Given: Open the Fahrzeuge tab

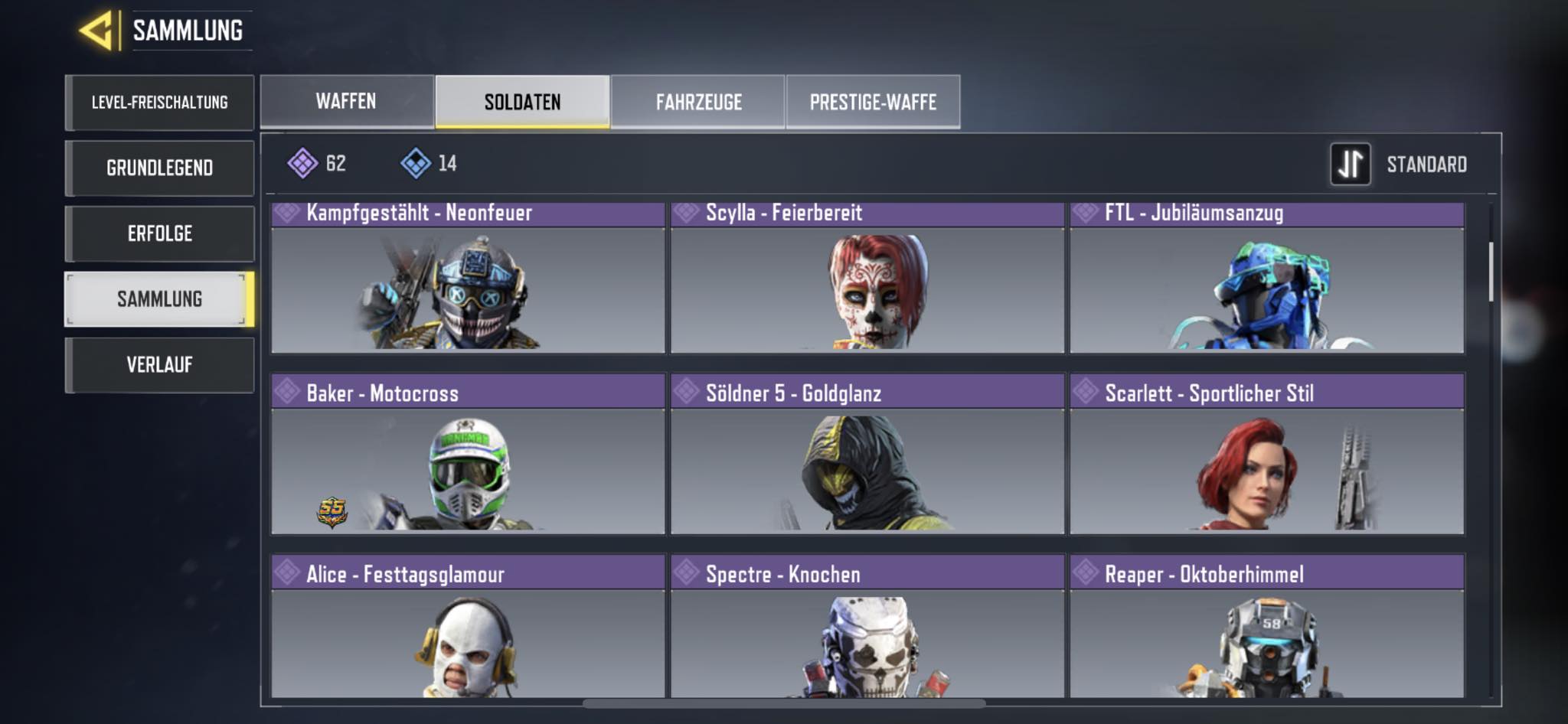Looking at the screenshot, I should (x=697, y=101).
